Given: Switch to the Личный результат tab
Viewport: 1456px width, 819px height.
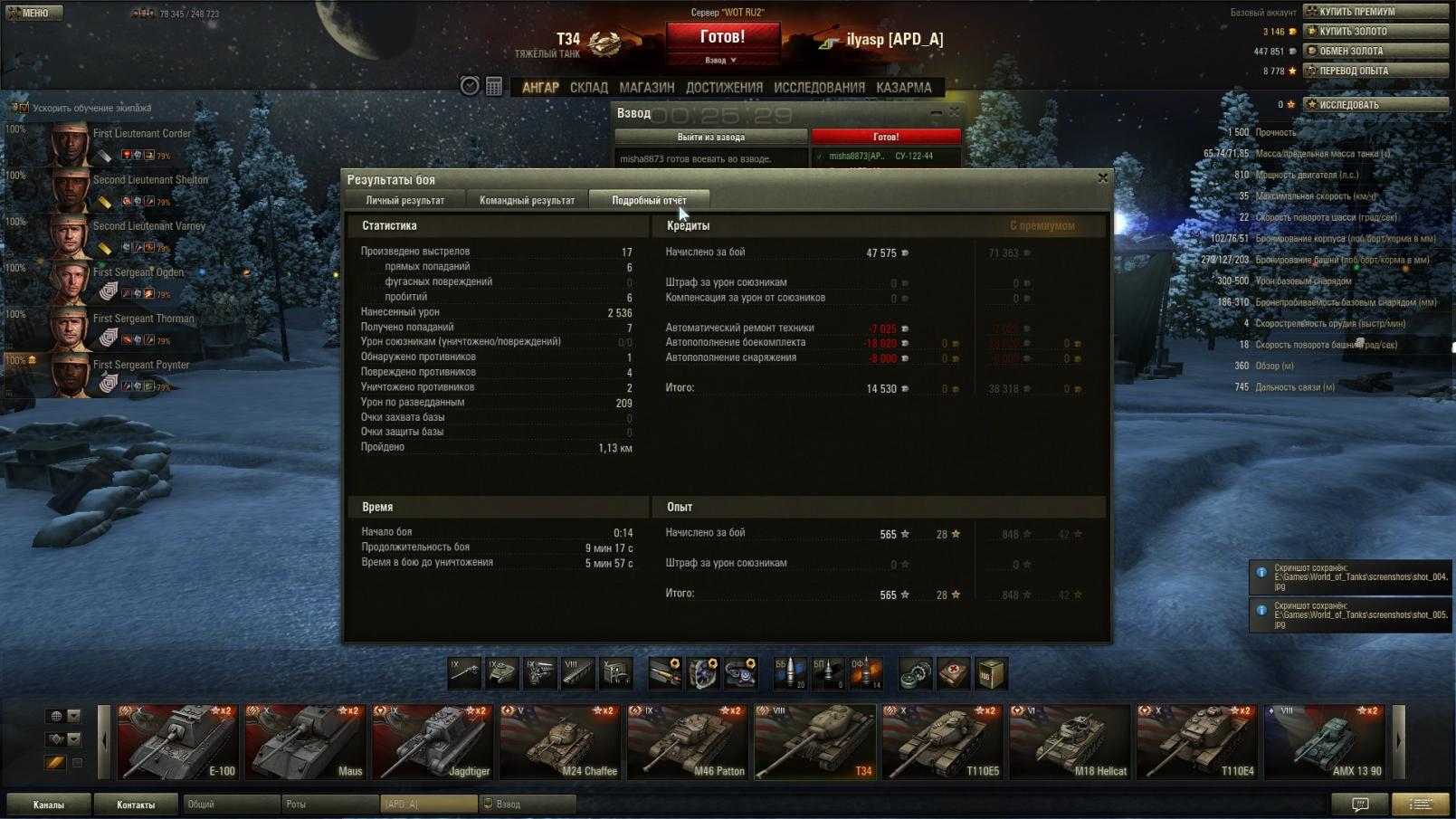Looking at the screenshot, I should tap(404, 200).
